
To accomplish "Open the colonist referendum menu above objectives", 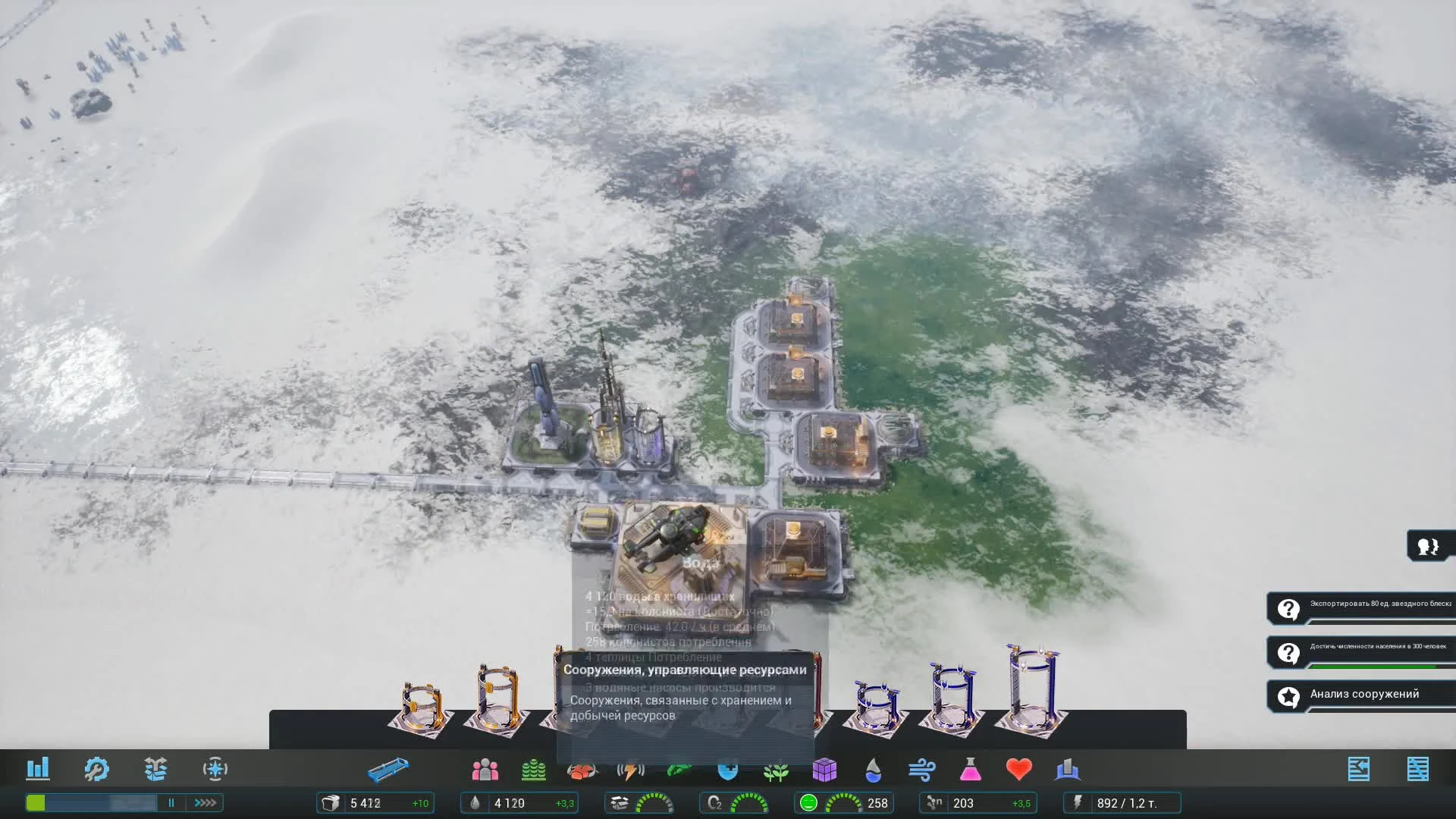I will pyautogui.click(x=1429, y=546).
